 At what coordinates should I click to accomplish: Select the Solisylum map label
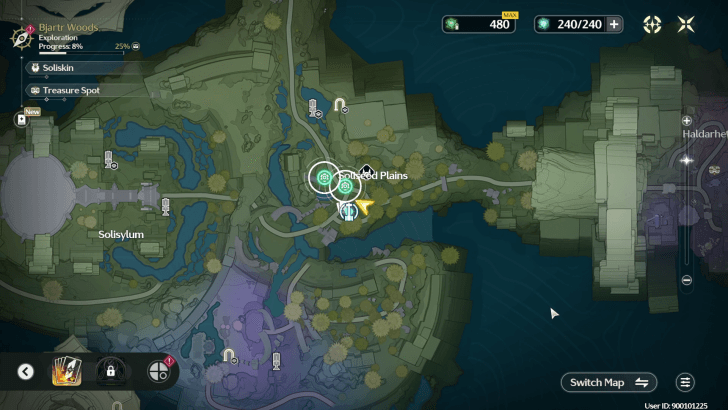(x=121, y=234)
